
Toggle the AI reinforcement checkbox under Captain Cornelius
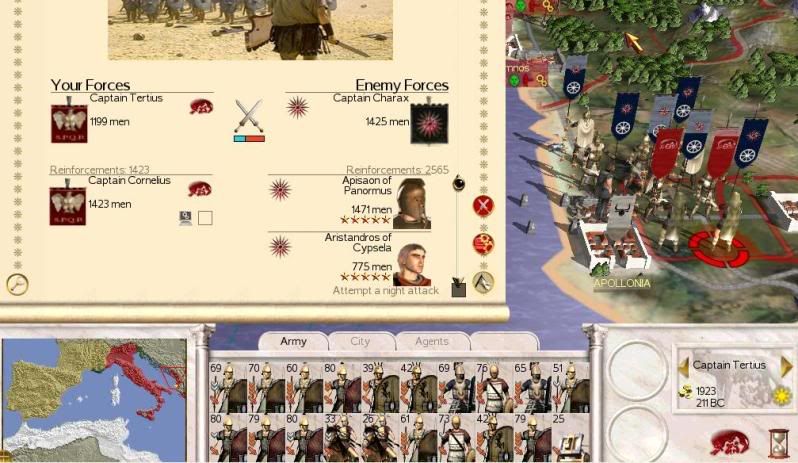pos(205,218)
